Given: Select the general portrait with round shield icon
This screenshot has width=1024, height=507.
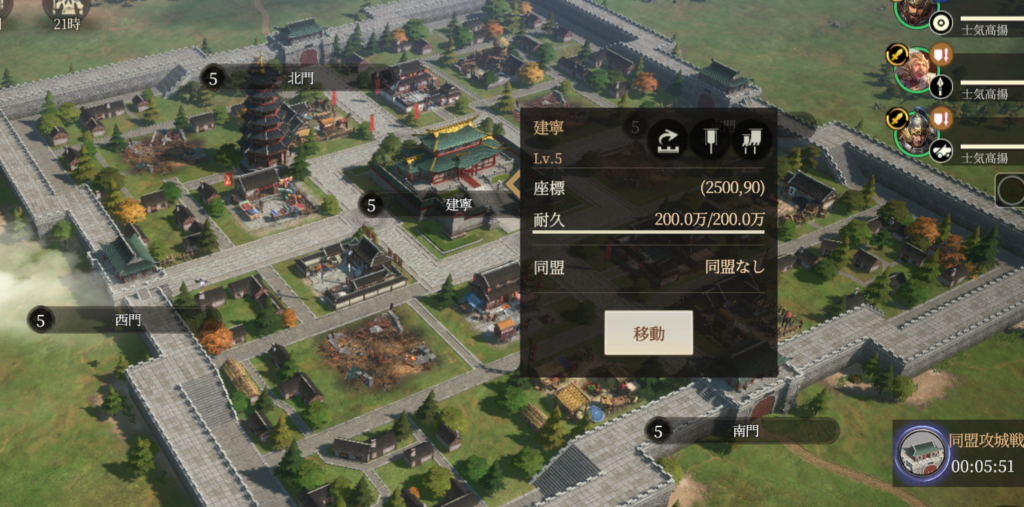Looking at the screenshot, I should (916, 12).
